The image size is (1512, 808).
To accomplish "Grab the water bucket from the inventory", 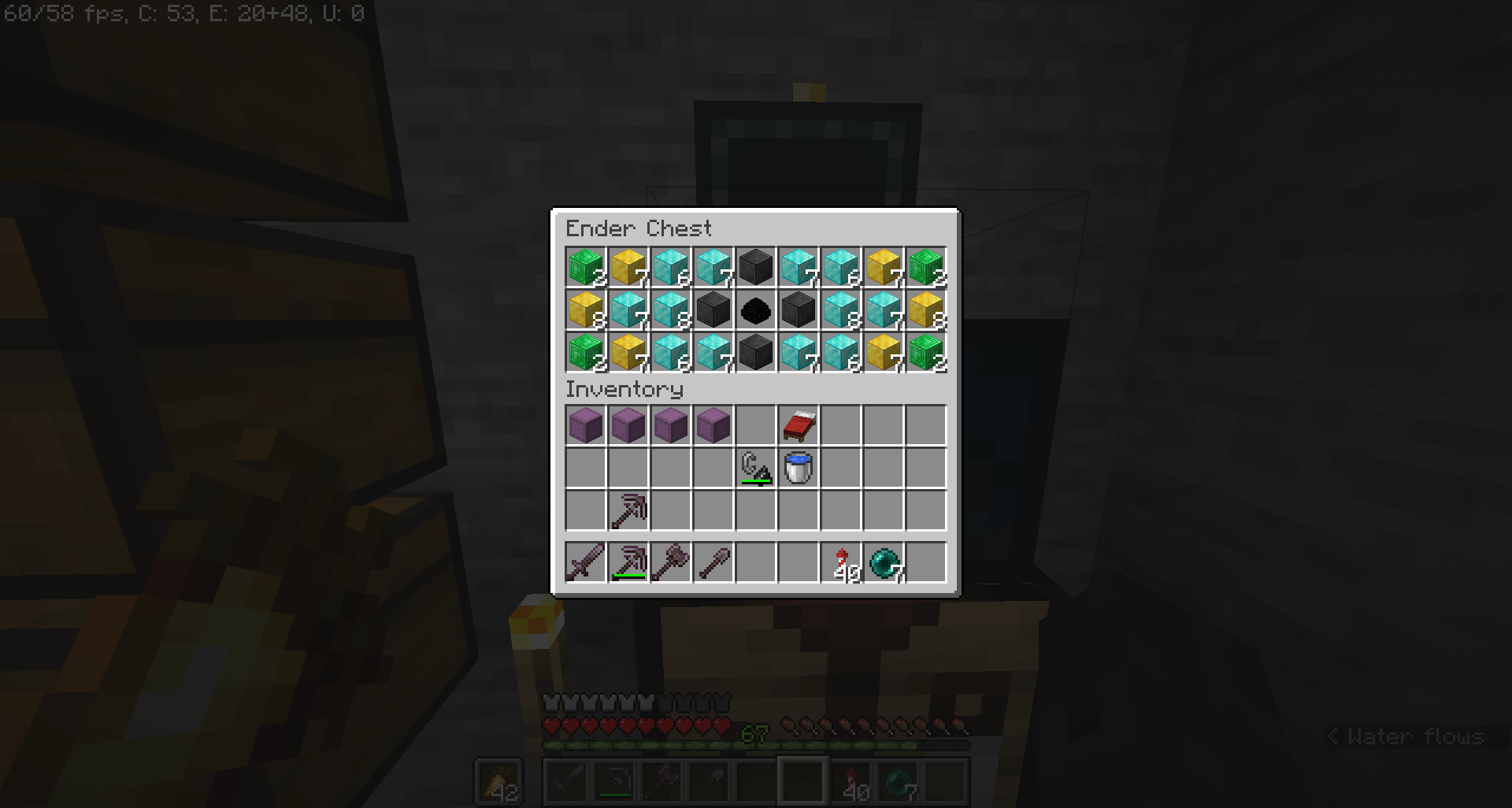I will pyautogui.click(x=799, y=468).
